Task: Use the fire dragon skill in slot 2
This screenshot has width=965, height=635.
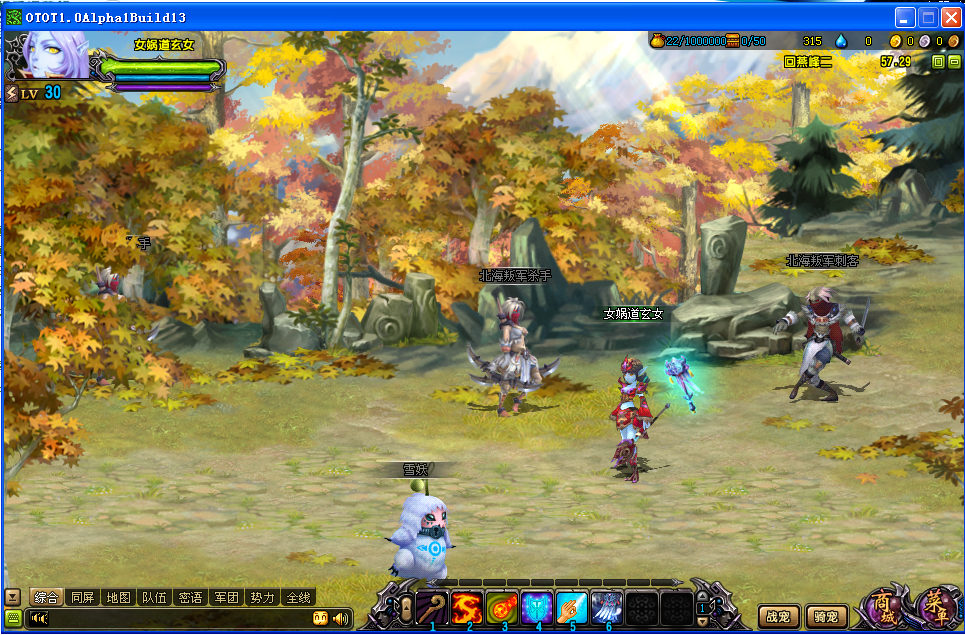Action: tap(467, 607)
